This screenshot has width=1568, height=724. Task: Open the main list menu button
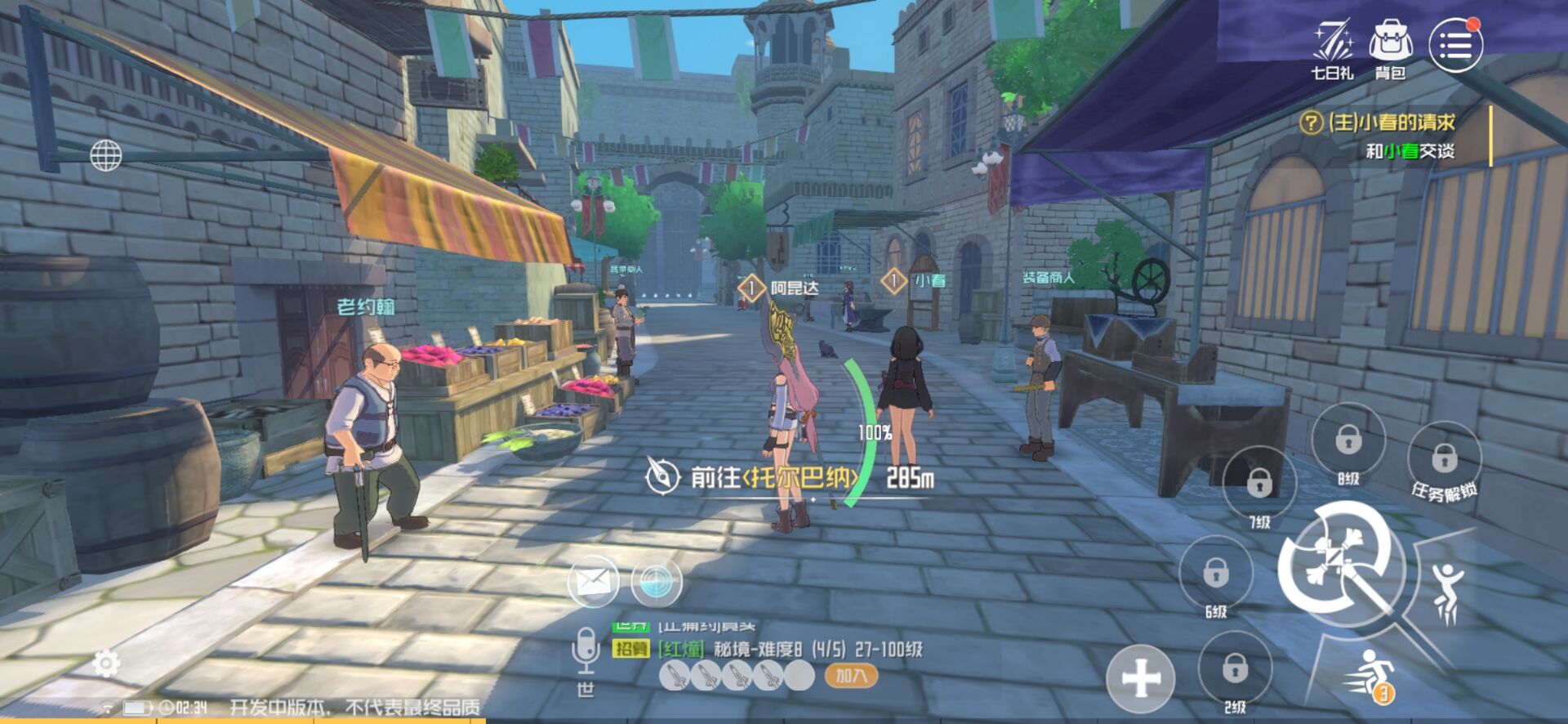[1455, 45]
